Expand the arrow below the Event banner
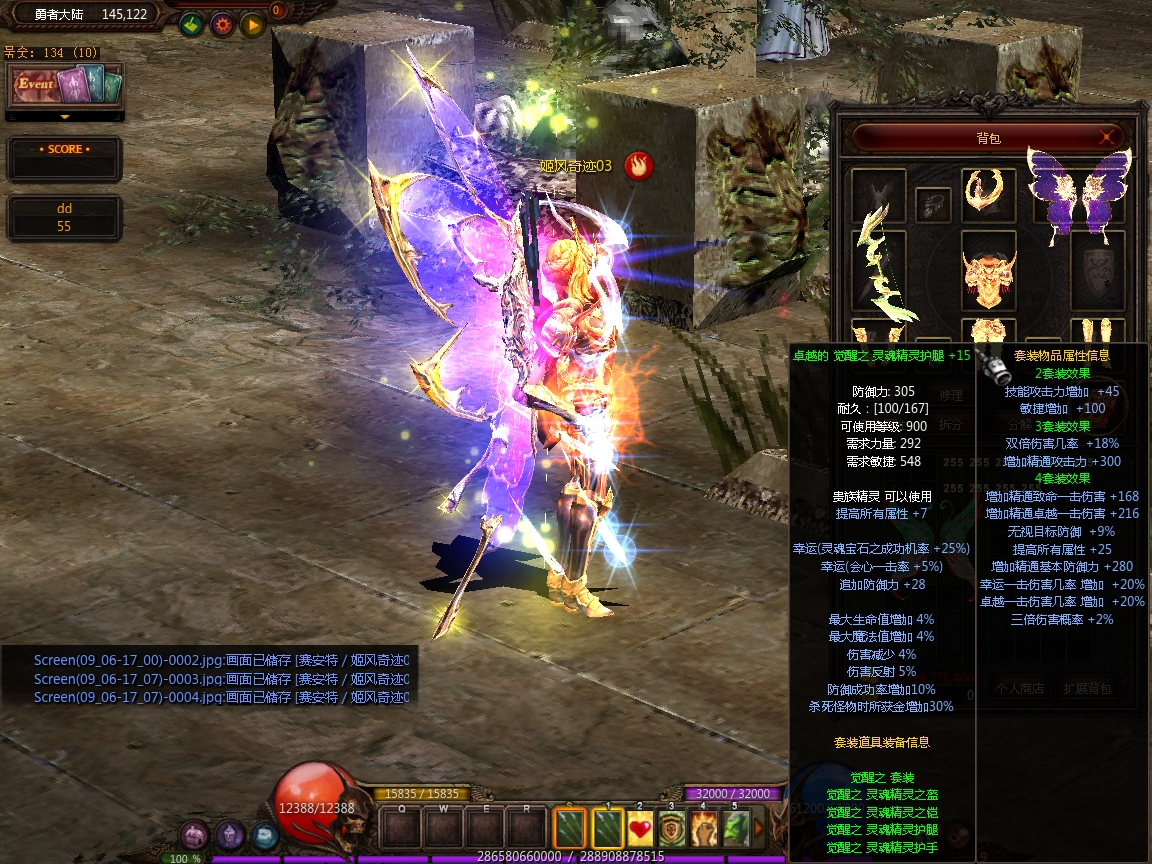This screenshot has height=864, width=1152. [65, 117]
